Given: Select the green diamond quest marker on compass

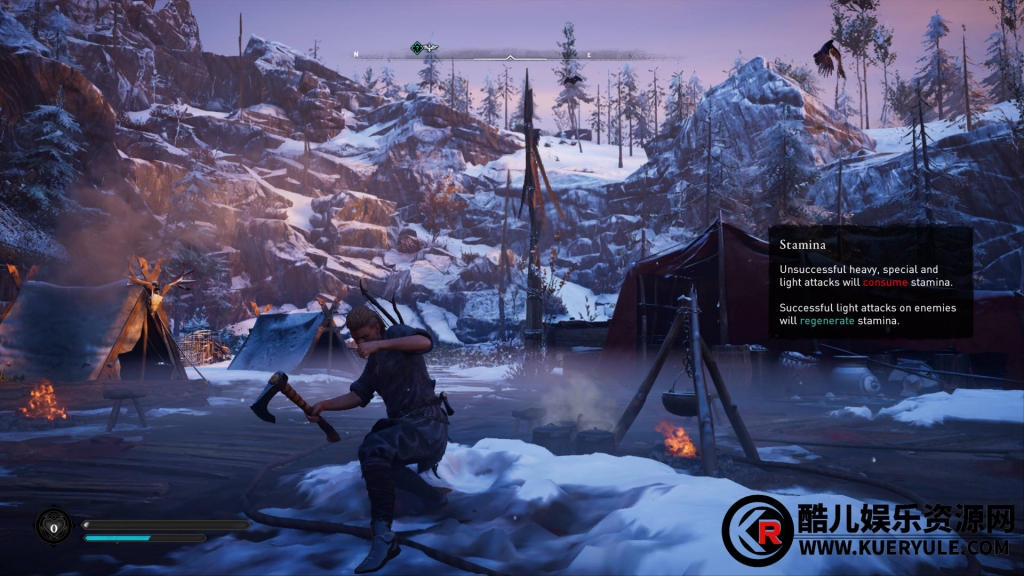Looking at the screenshot, I should [417, 48].
